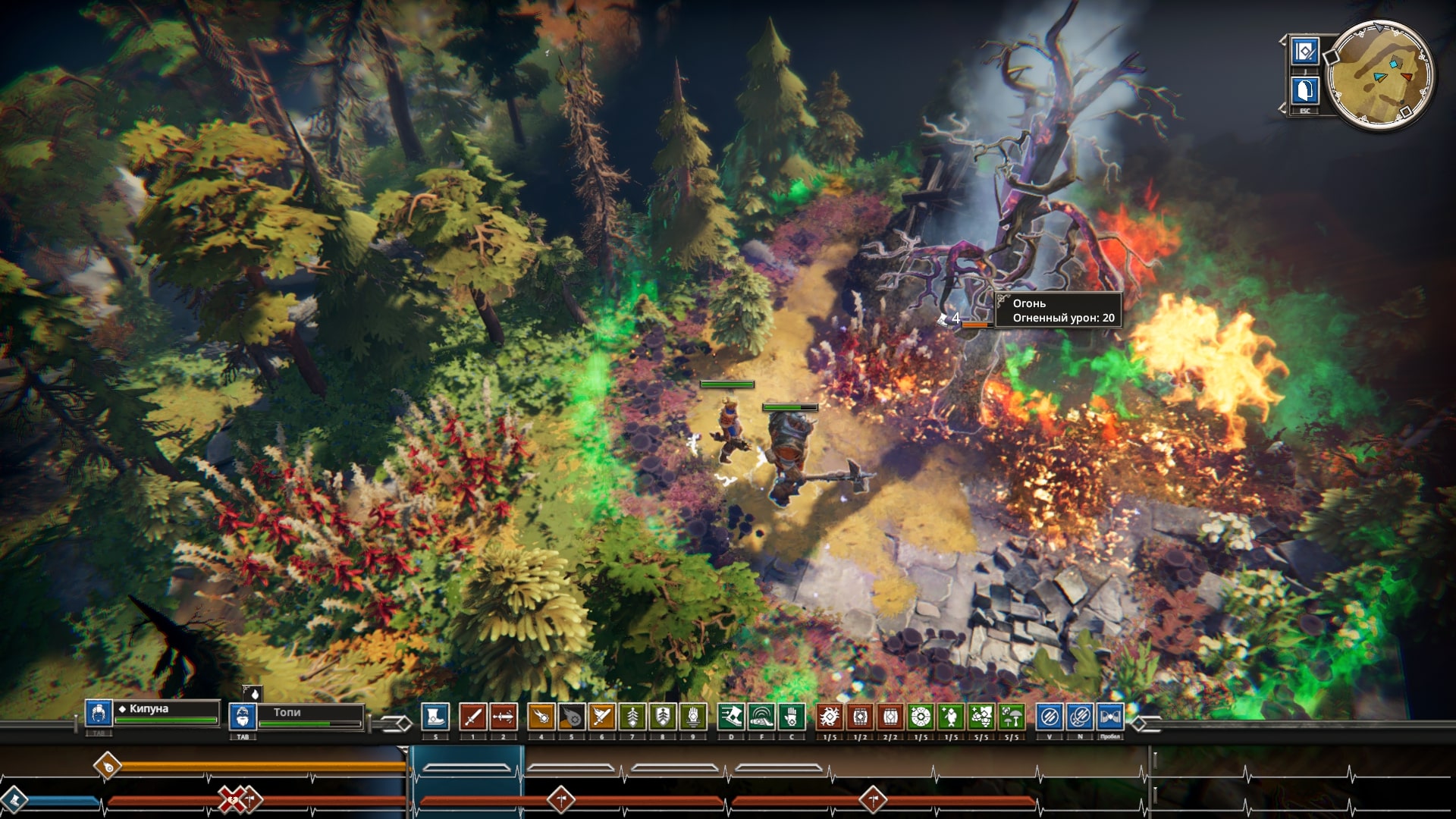Activate the boot movement ability
The height and width of the screenshot is (819, 1456).
435,717
